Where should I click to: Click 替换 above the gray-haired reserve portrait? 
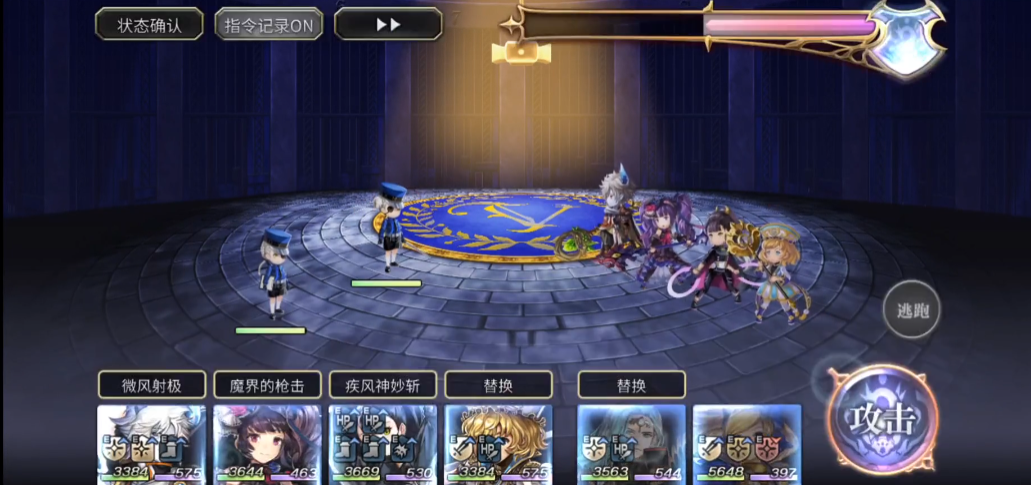click(631, 385)
